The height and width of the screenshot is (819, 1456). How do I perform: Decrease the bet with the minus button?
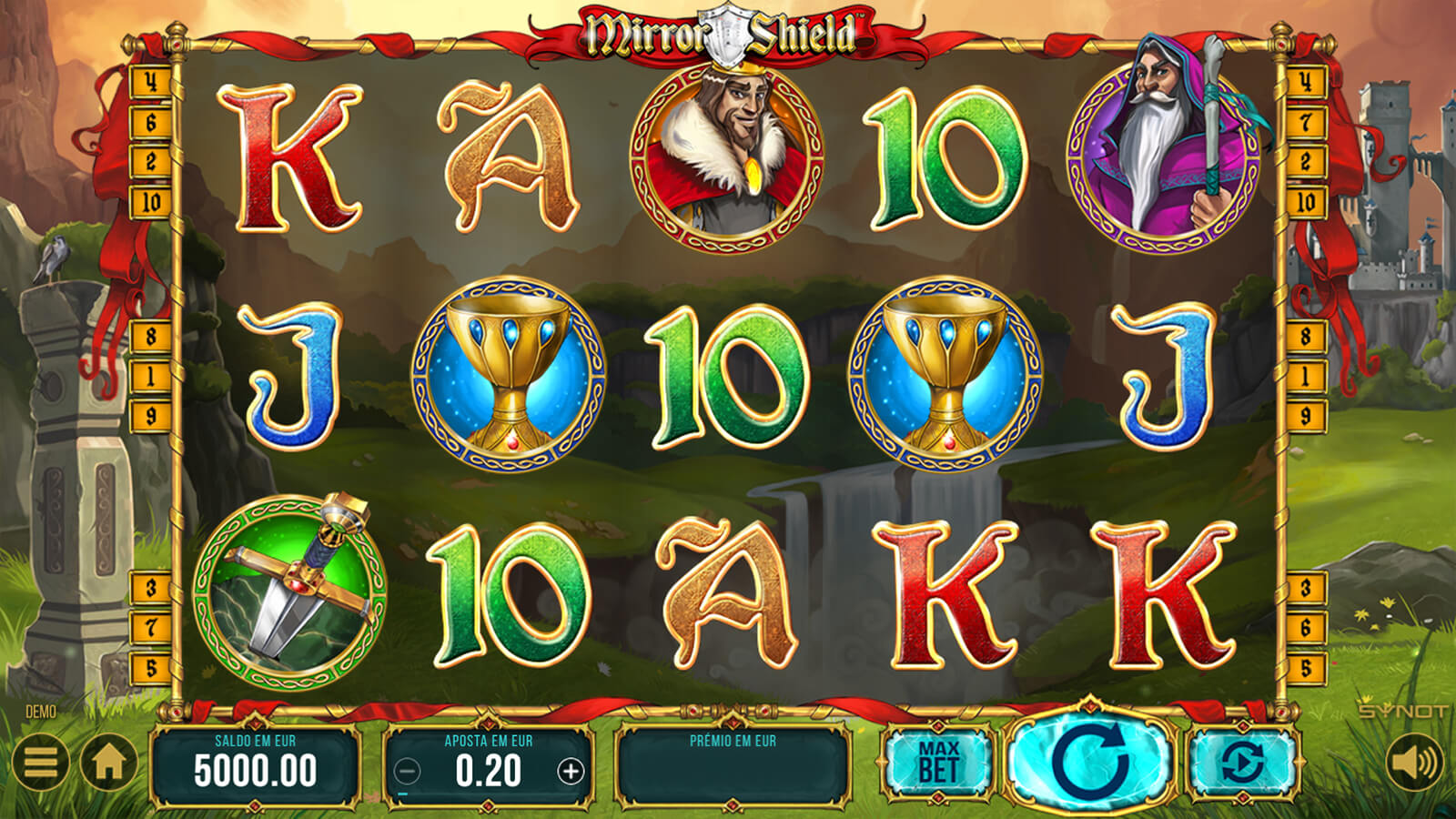[x=407, y=772]
